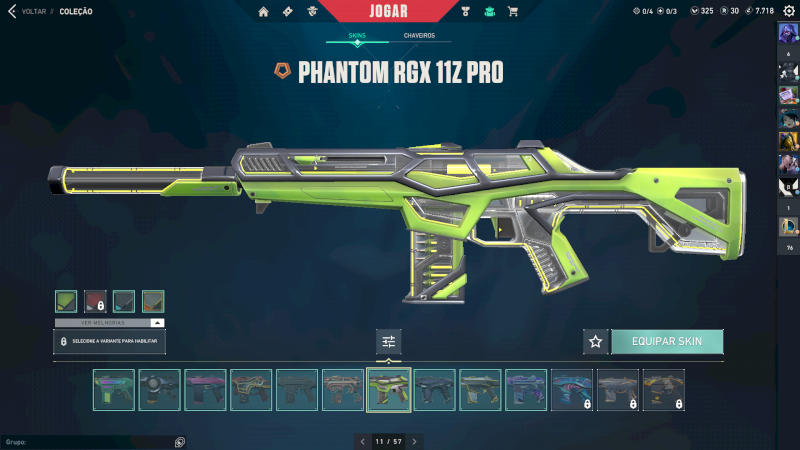
Task: Go to previous skin page arrow
Action: pos(362,441)
